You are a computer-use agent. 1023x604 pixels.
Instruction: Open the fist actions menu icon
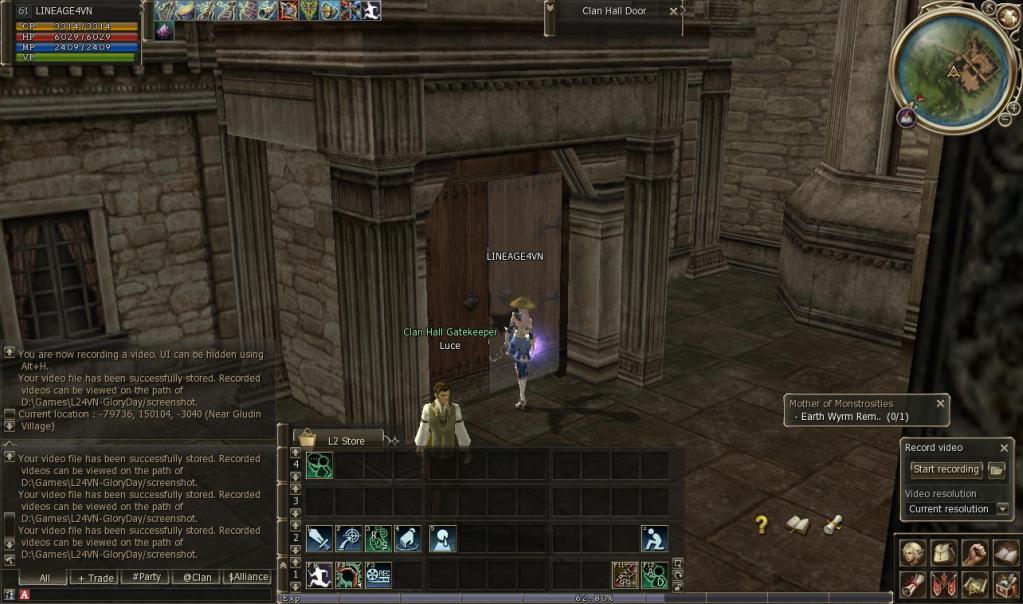click(975, 553)
